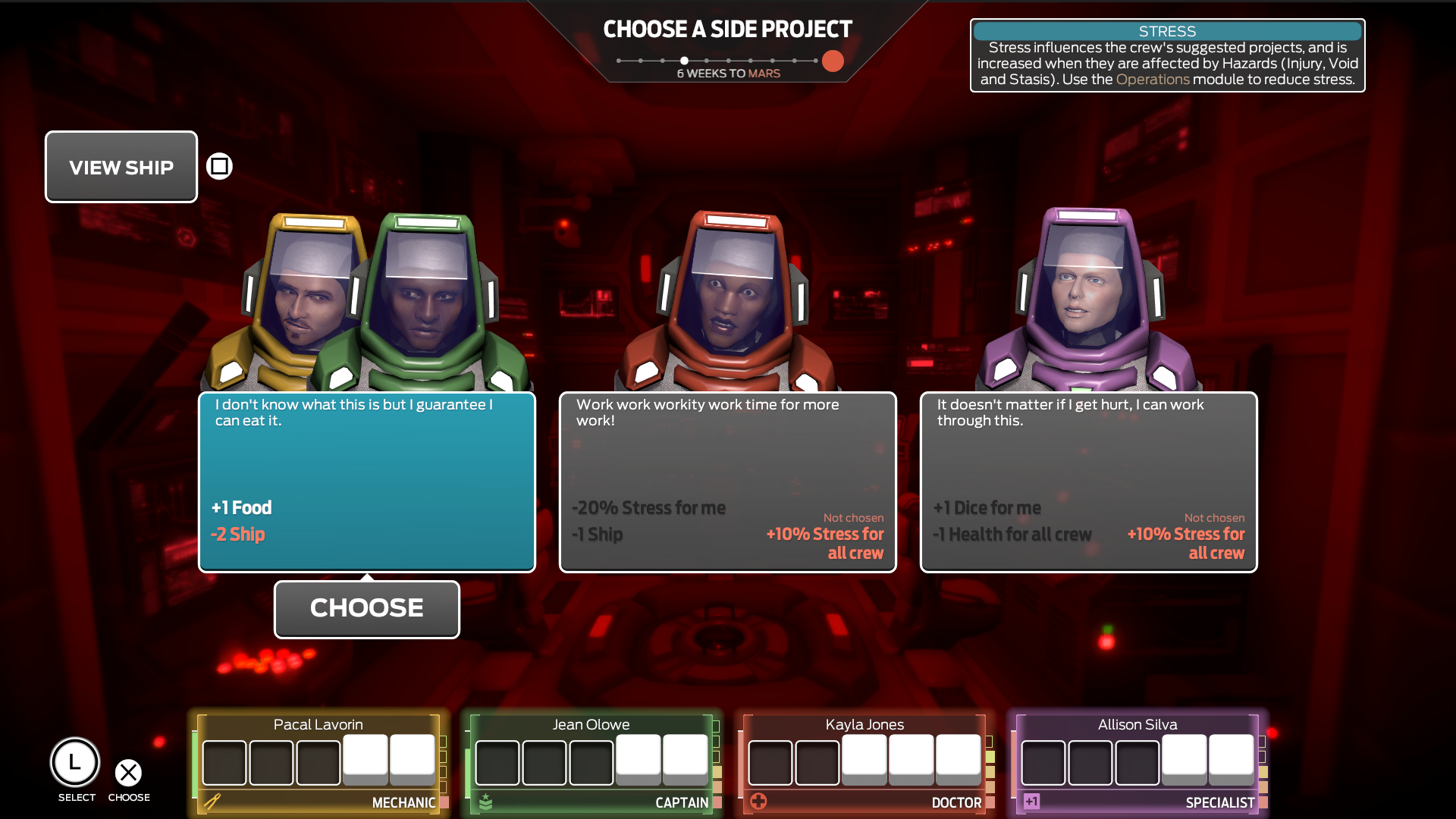Click the white dot marking current week on timeline
1456x819 pixels.
pyautogui.click(x=685, y=60)
